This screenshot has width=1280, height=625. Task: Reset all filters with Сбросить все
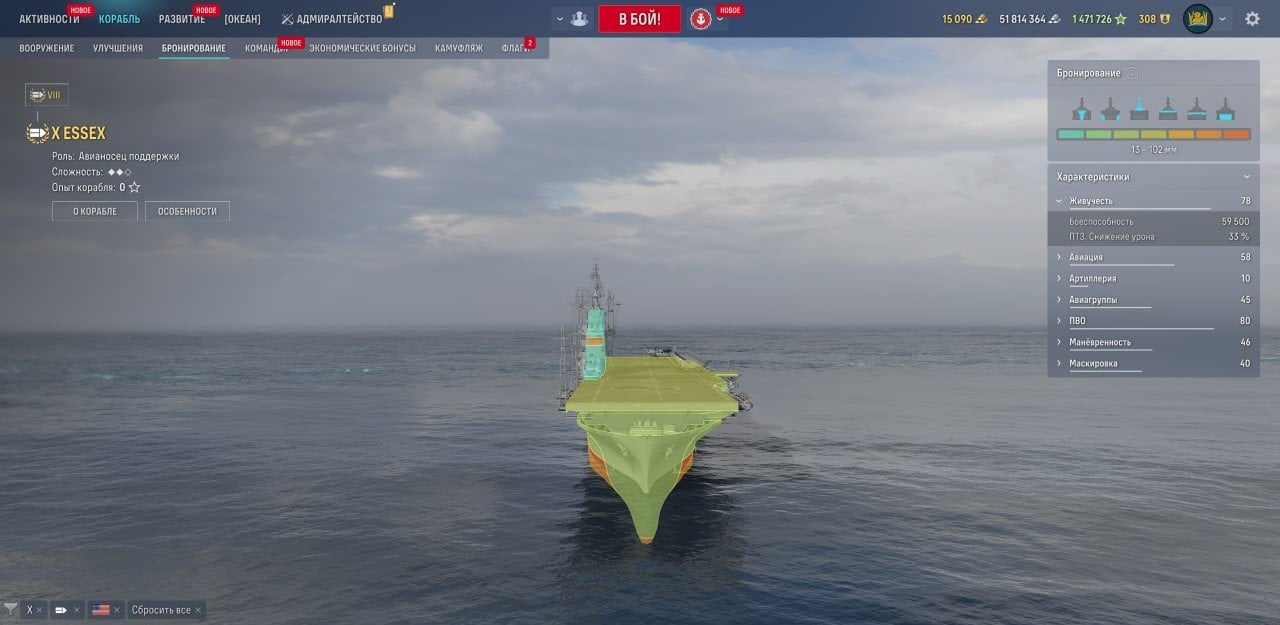pyautogui.click(x=161, y=610)
